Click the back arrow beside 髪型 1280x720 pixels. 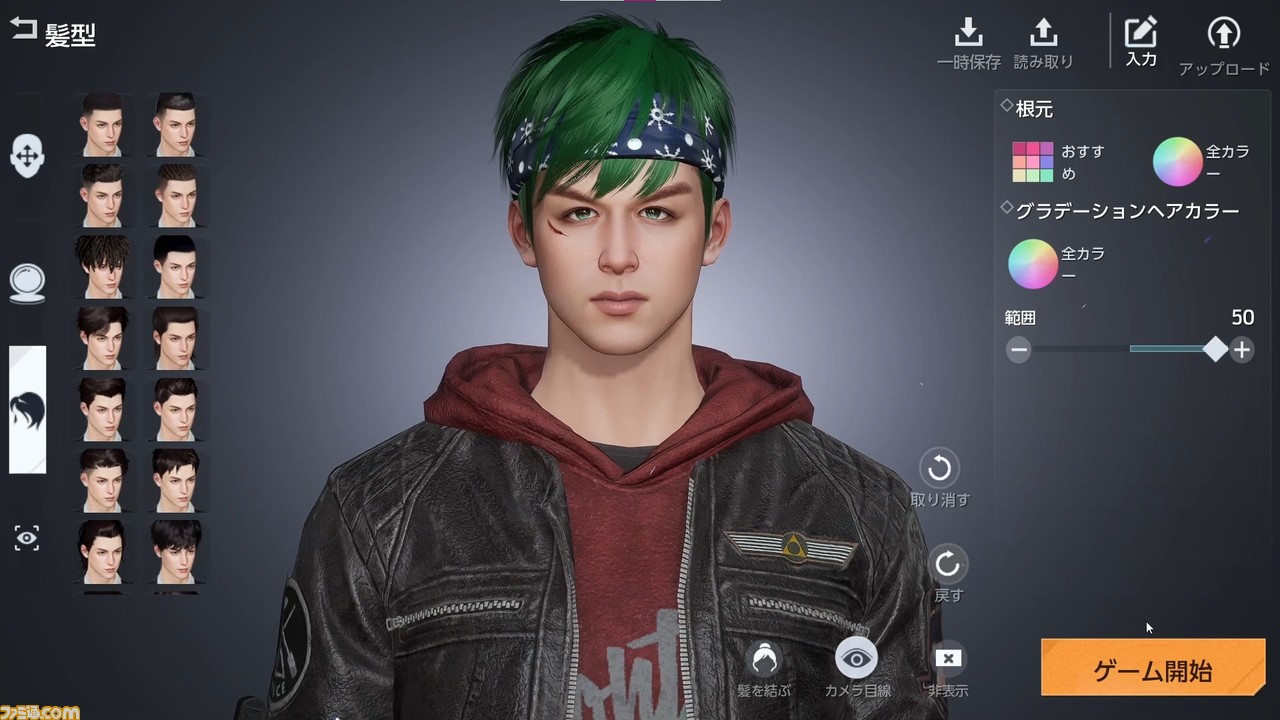[x=22, y=30]
